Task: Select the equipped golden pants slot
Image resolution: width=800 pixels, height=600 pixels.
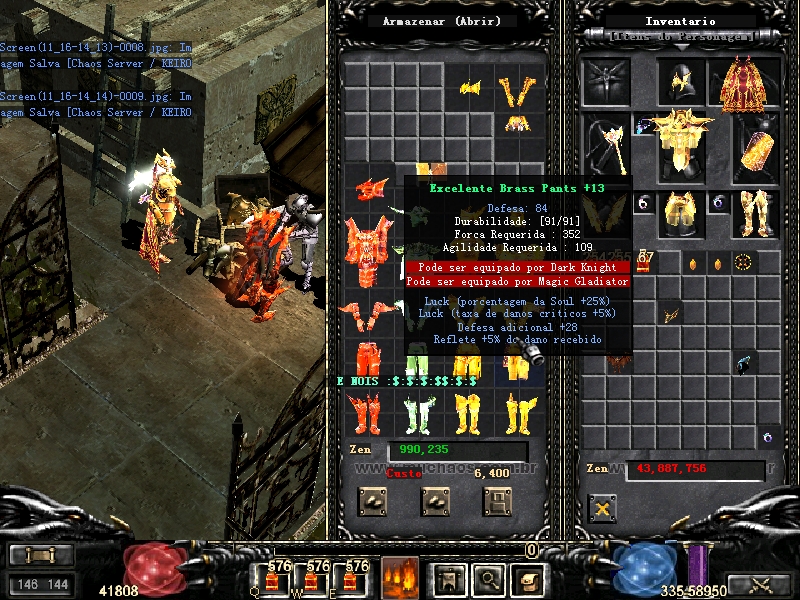Action: coord(682,212)
